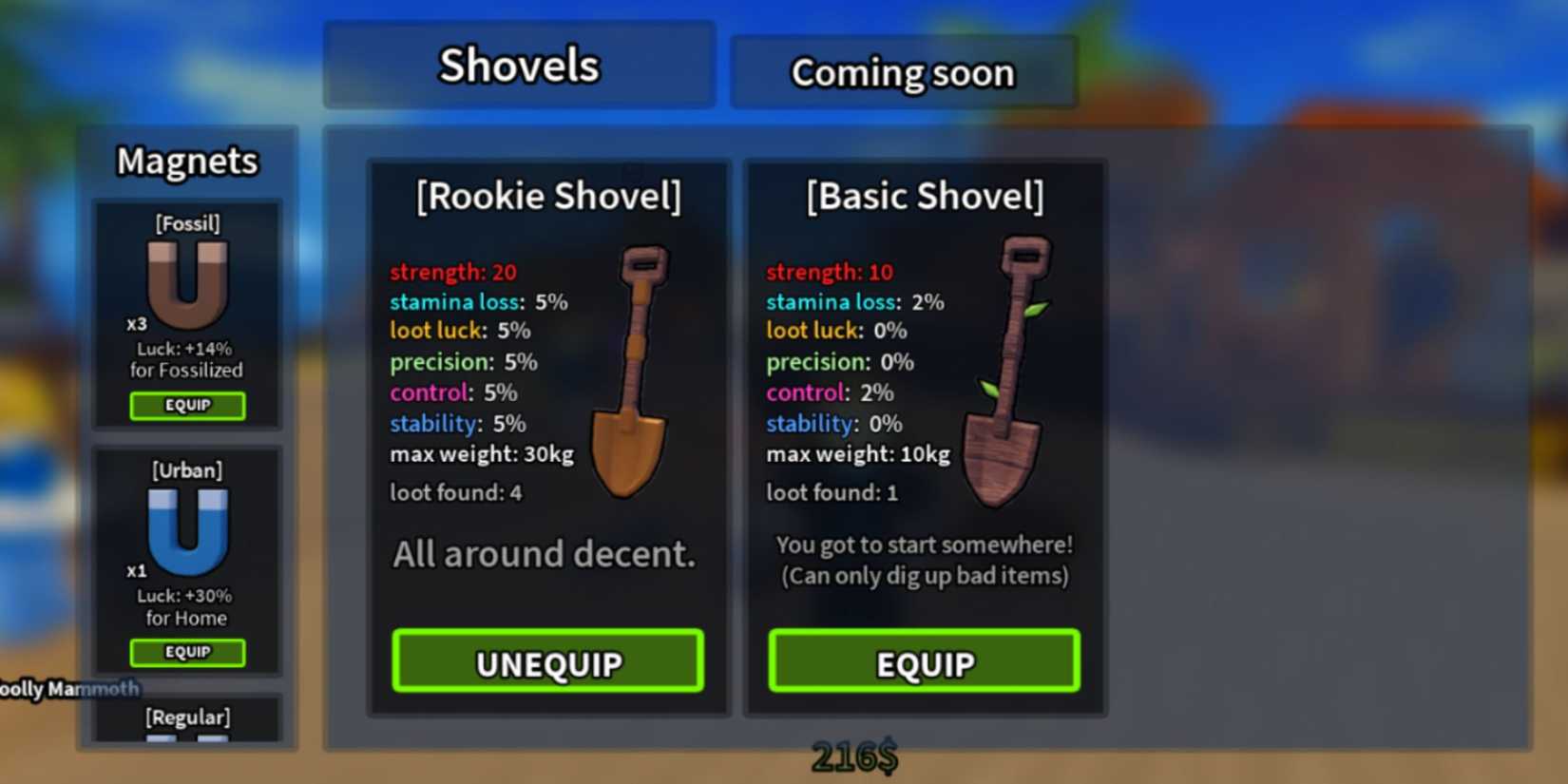
Task: Click the loot found: 1 counter
Action: pyautogui.click(x=830, y=492)
